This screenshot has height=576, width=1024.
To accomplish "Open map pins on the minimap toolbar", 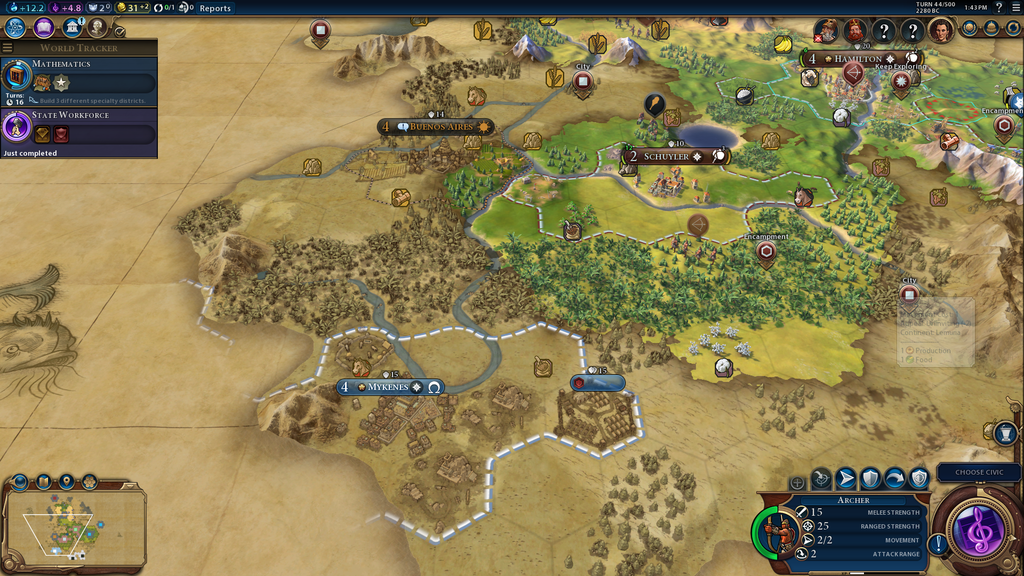I will click(x=66, y=482).
